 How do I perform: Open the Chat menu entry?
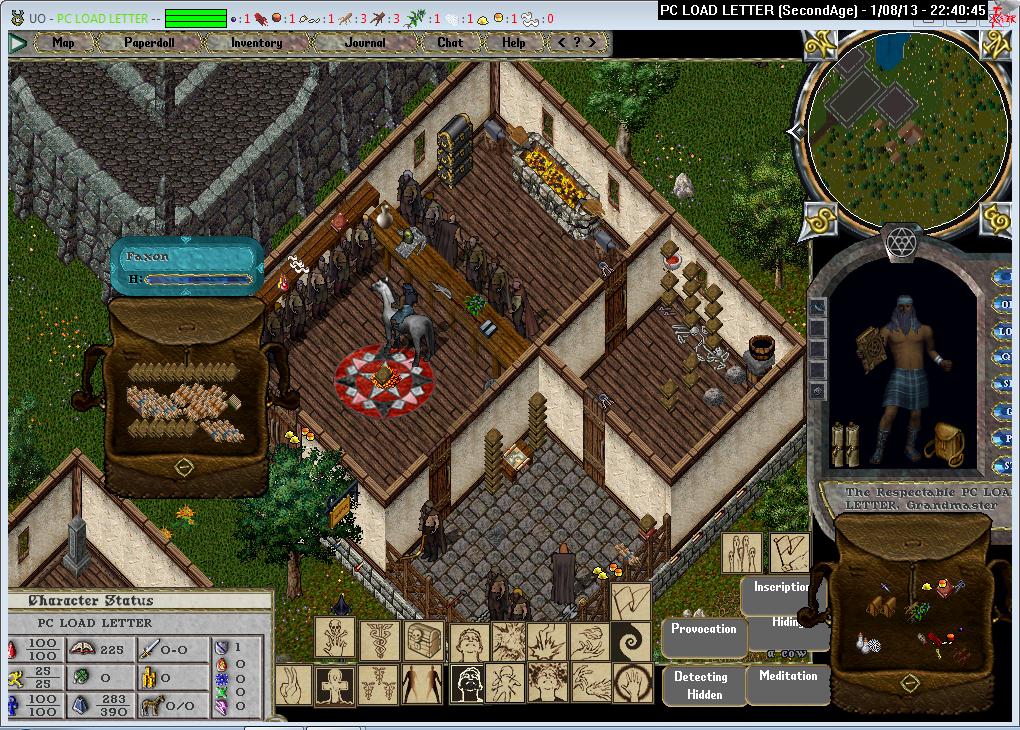pos(450,43)
